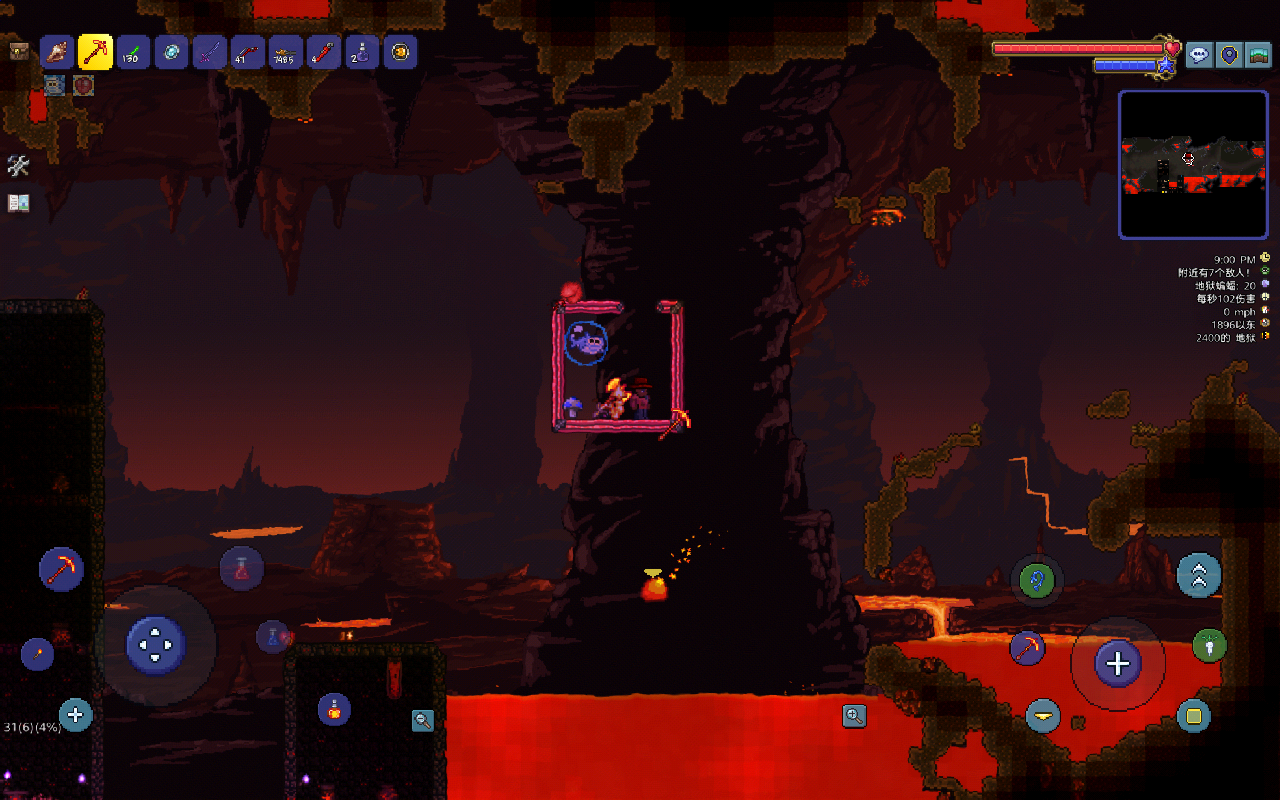Open the map pin button
1280x800 pixels.
(1229, 55)
